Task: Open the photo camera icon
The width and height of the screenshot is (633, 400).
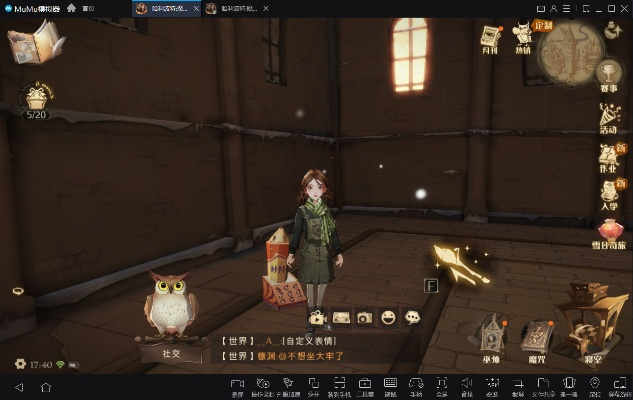Action: point(365,317)
